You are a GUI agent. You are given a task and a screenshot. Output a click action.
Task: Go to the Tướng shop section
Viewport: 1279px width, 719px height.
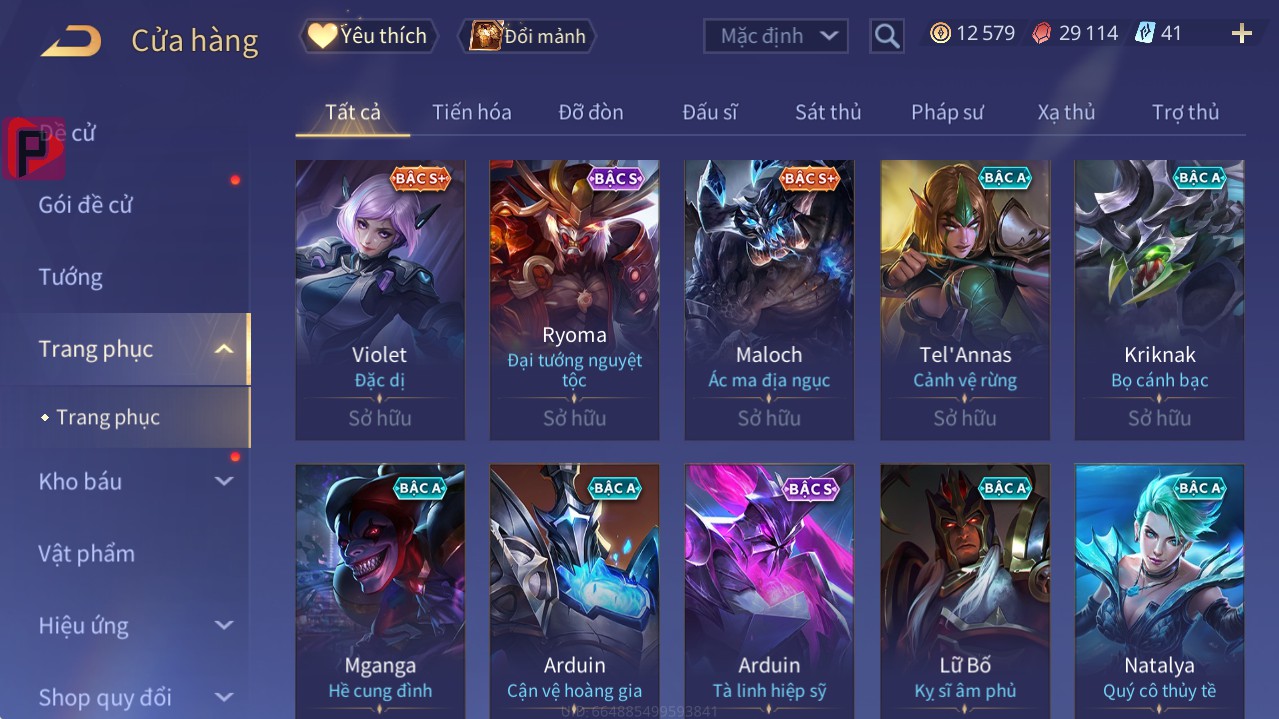(x=70, y=277)
